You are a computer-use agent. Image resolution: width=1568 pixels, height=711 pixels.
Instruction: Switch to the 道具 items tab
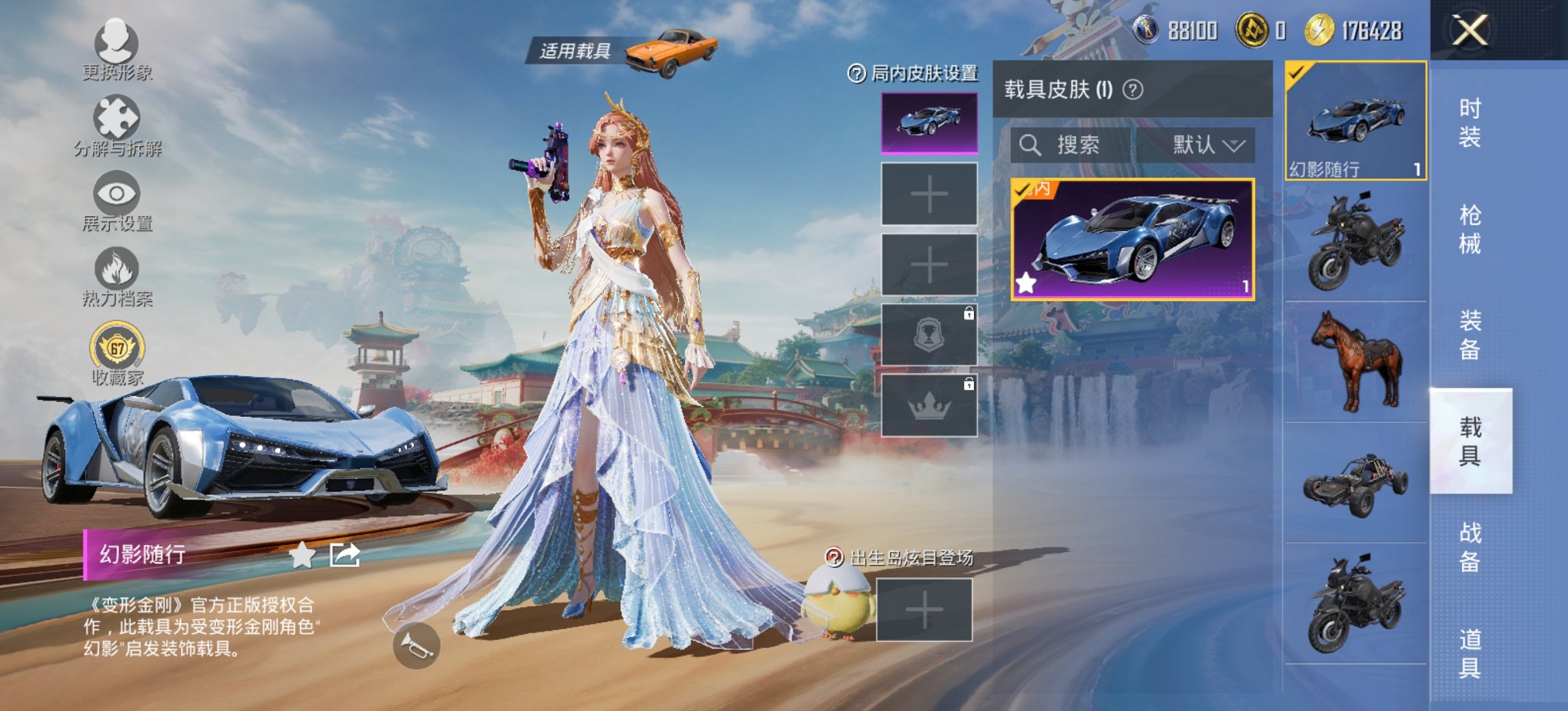pos(1470,654)
